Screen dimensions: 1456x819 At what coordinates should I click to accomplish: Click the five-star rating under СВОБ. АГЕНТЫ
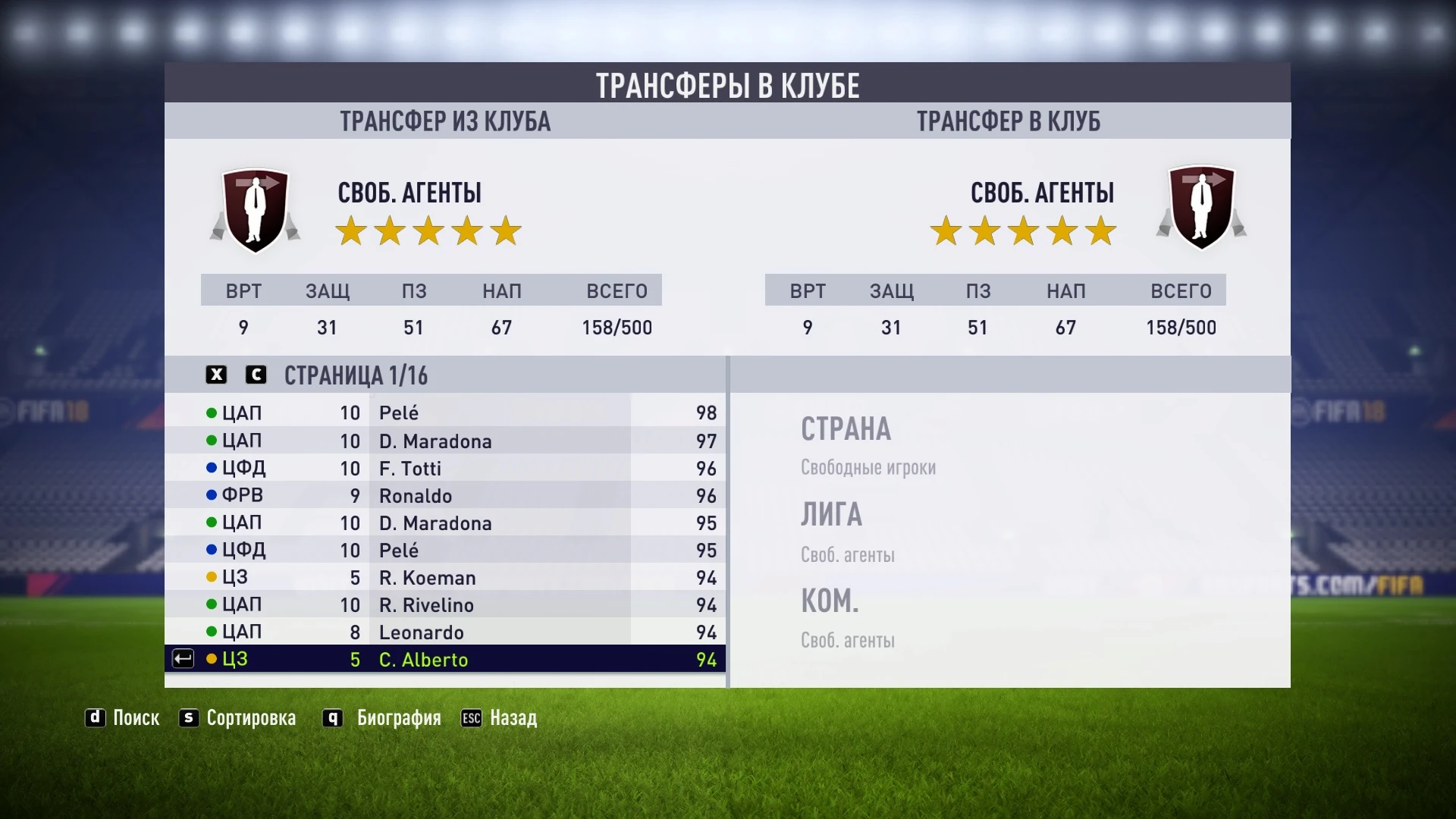pyautogui.click(x=429, y=231)
